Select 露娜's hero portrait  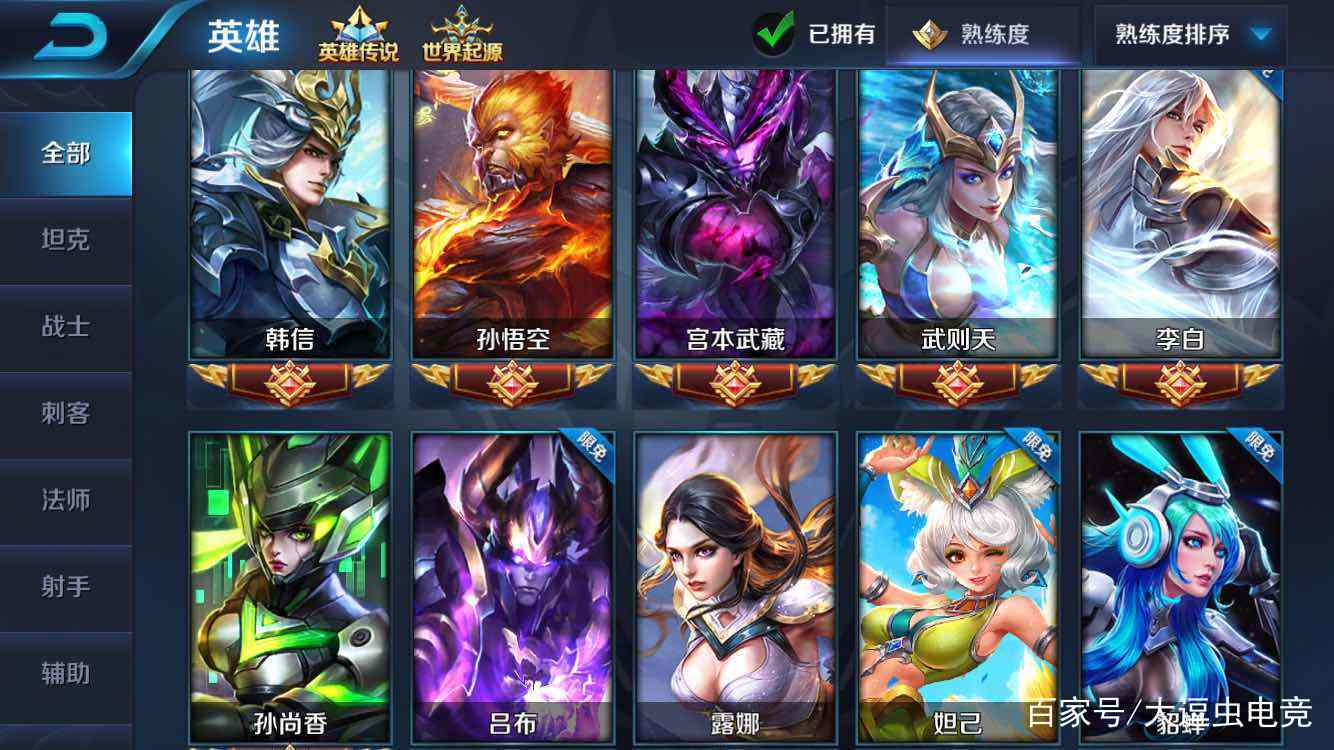coord(732,570)
